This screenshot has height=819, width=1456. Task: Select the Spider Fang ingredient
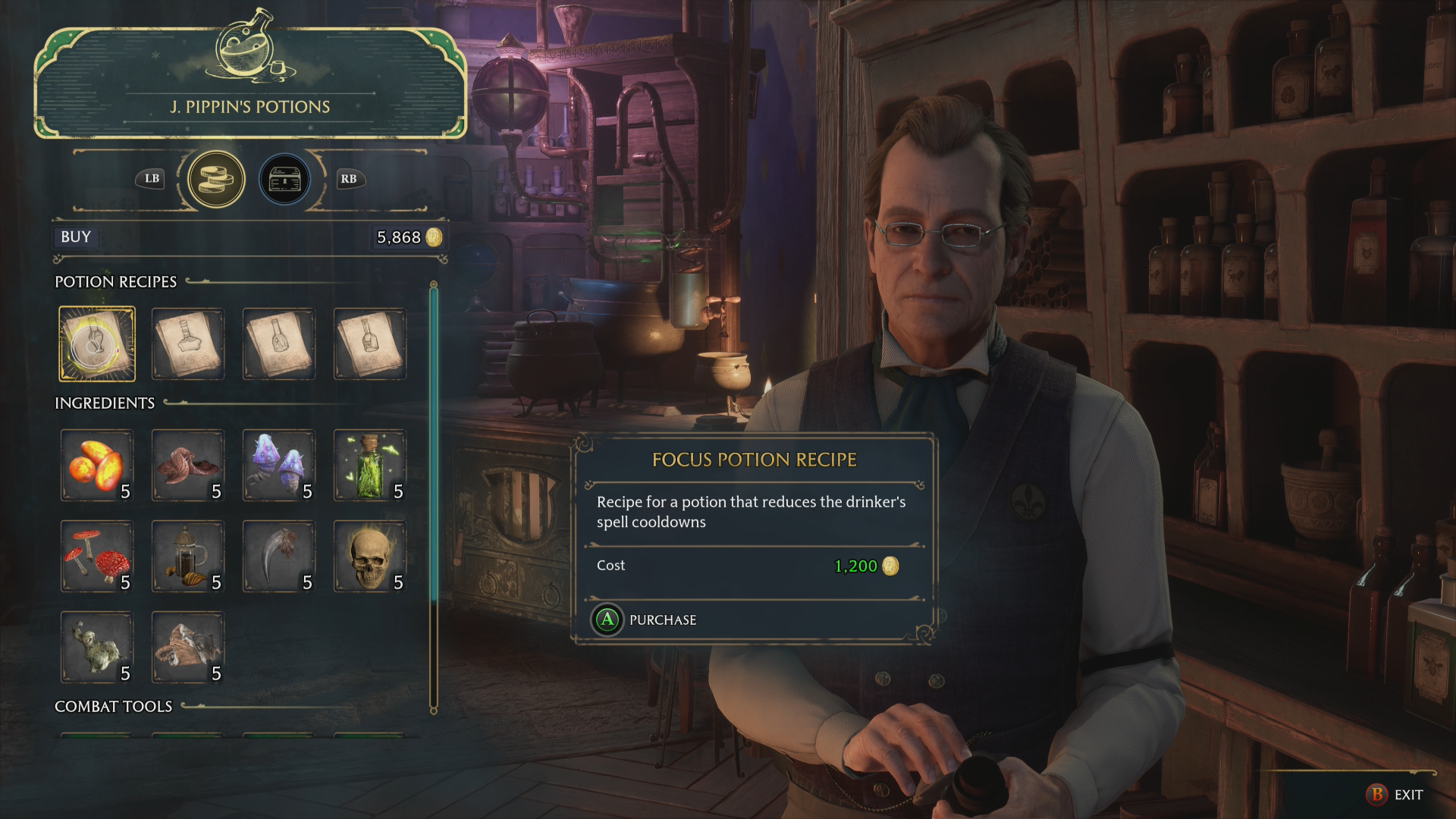click(x=279, y=556)
